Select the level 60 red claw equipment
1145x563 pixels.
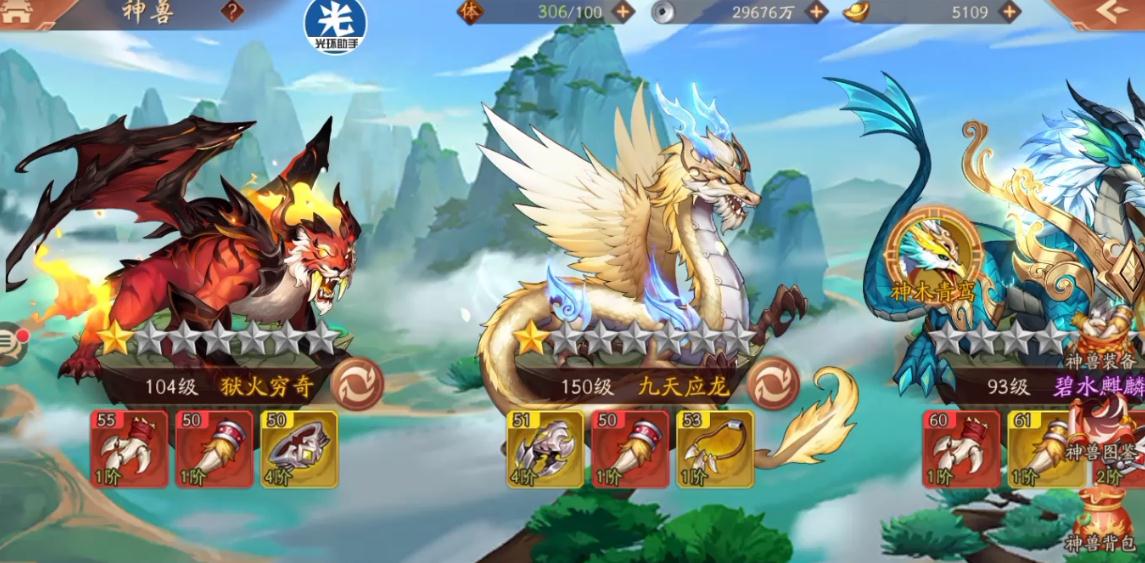pyautogui.click(x=961, y=449)
